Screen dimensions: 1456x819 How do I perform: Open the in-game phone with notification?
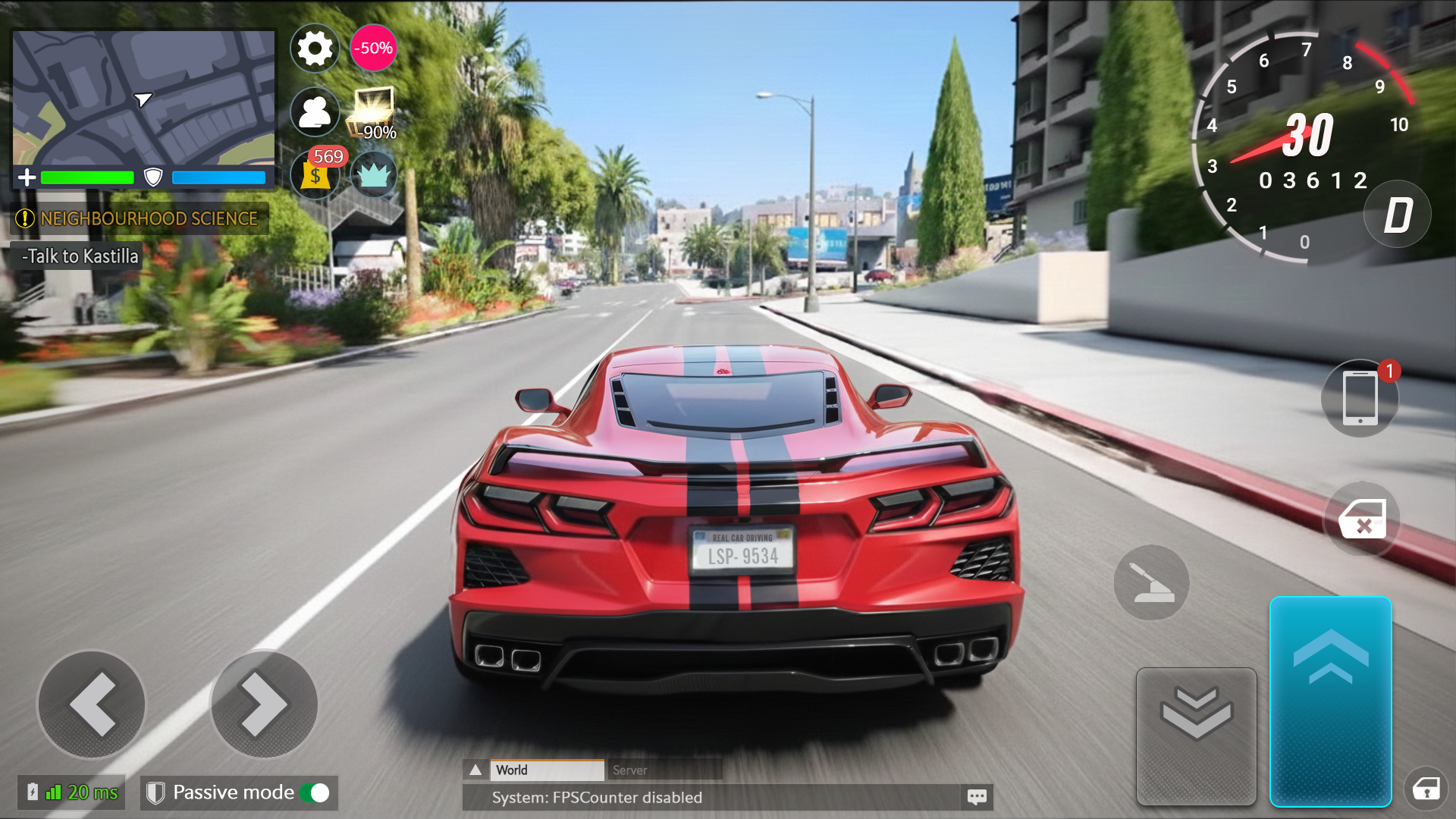pos(1360,397)
